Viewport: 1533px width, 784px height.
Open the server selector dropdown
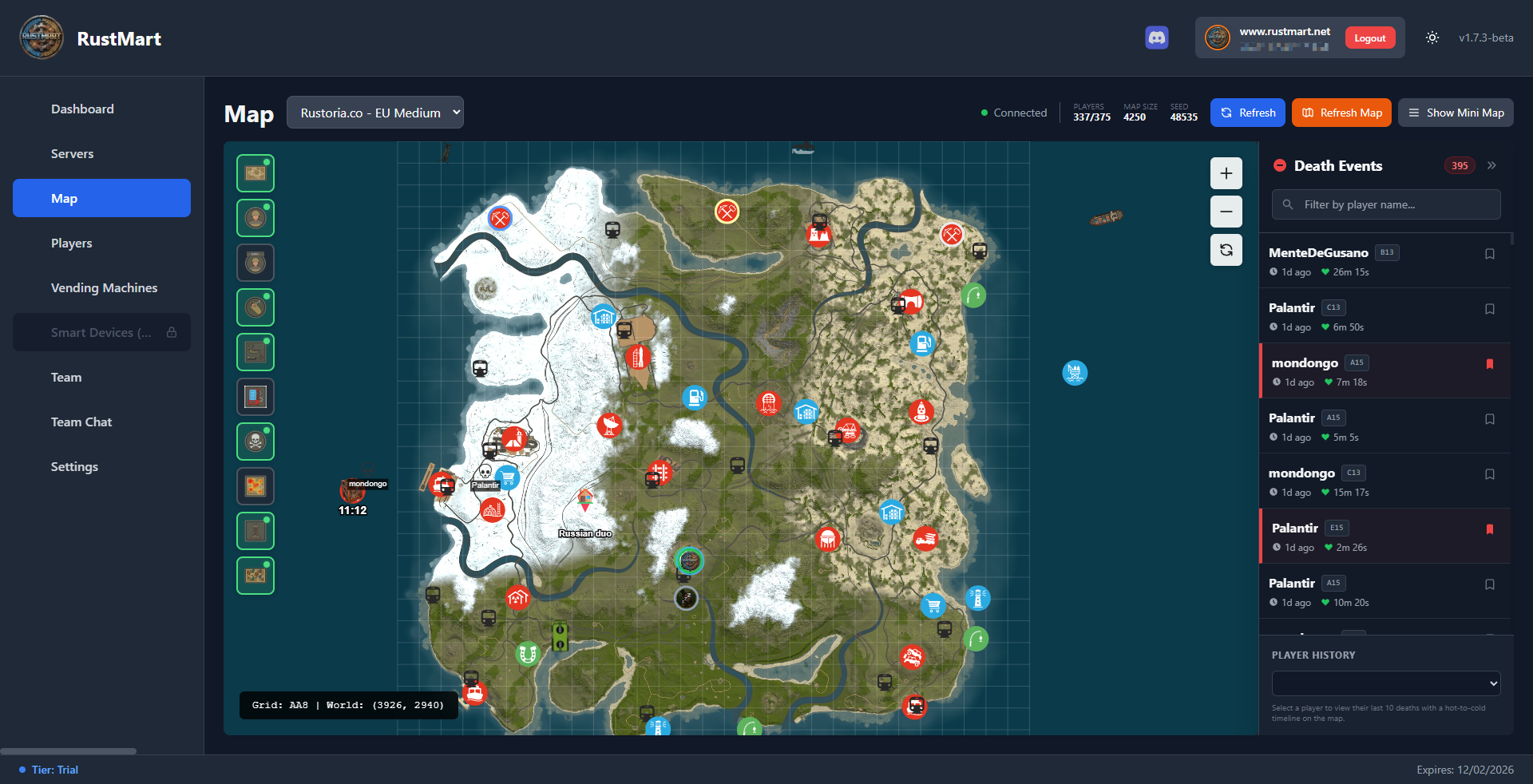[374, 113]
